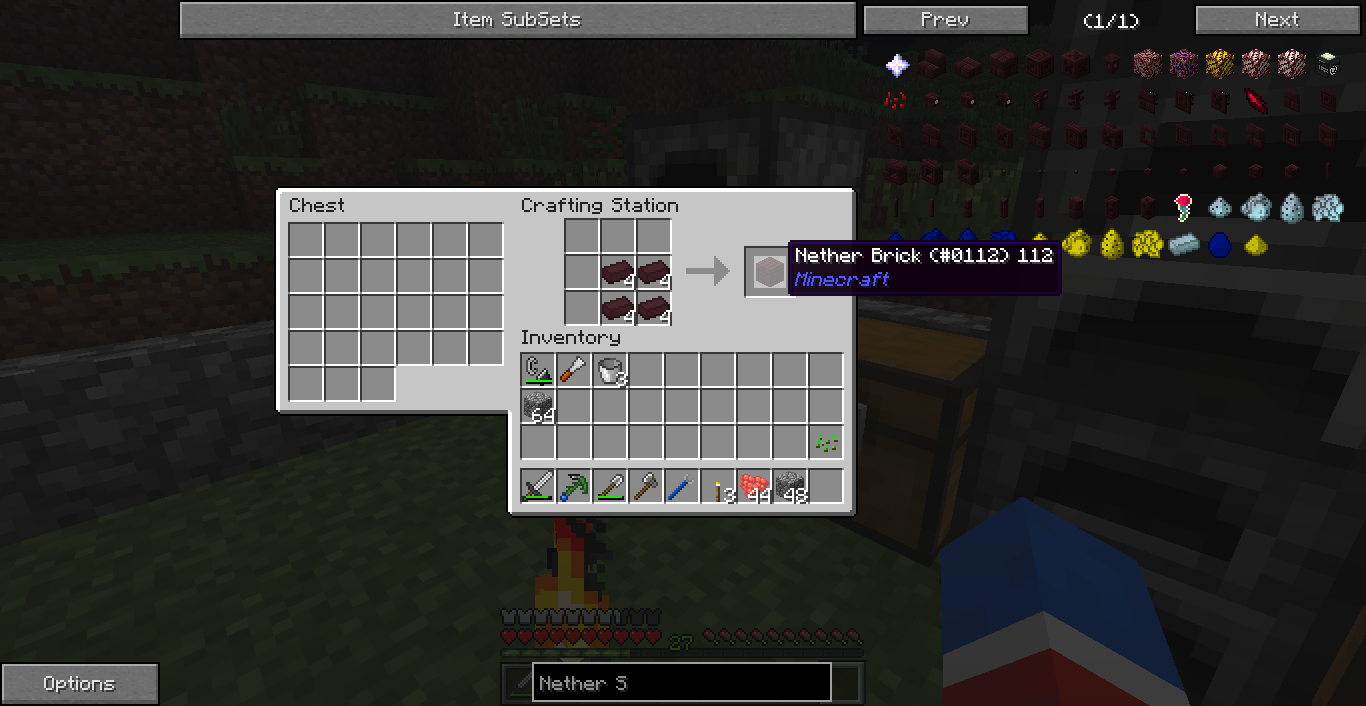Open the Item SubSets dropdown
The height and width of the screenshot is (706, 1366).
point(516,20)
